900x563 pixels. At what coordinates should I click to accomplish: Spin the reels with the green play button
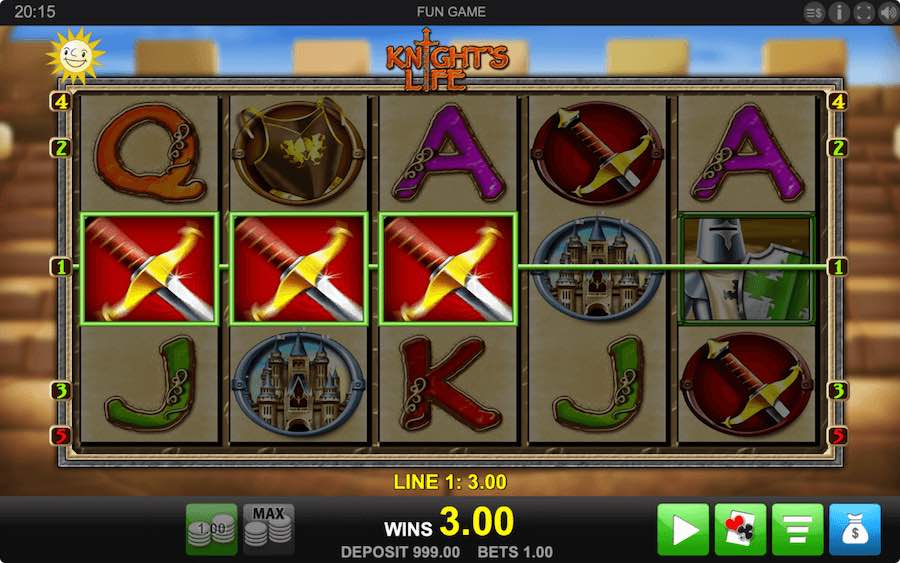tap(683, 529)
